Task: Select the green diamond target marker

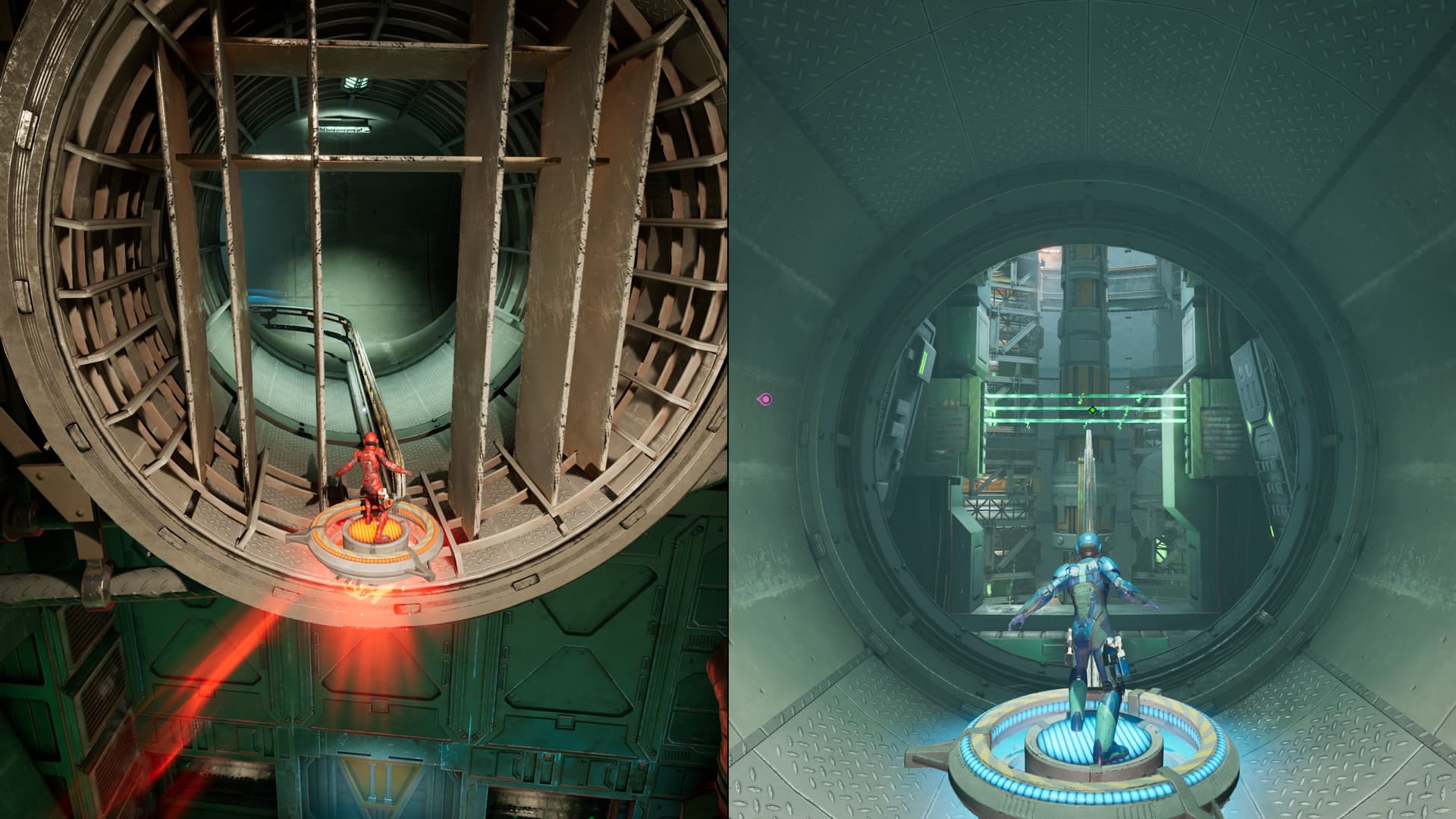Action: [1092, 410]
